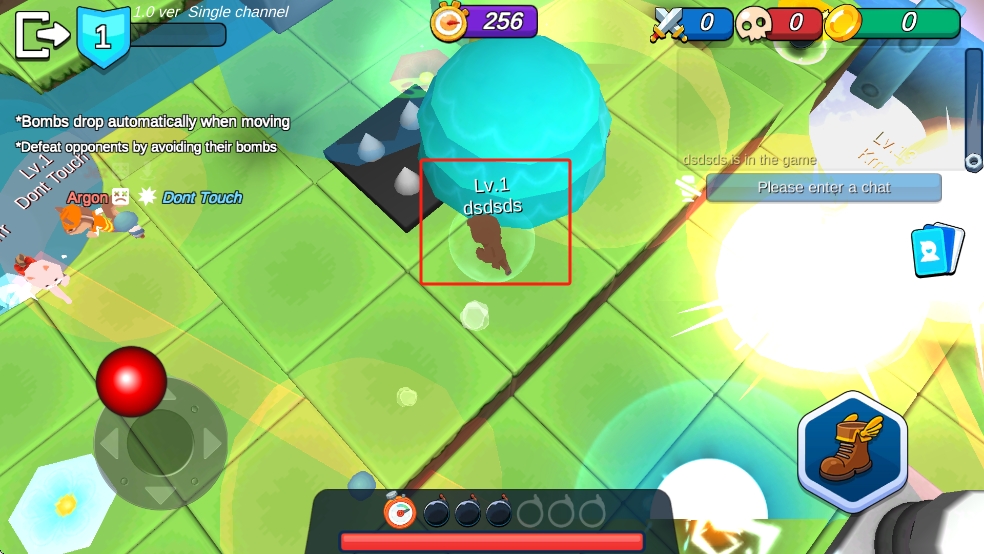Tap the red virtual joystick knob
The width and height of the screenshot is (984, 554).
point(131,381)
